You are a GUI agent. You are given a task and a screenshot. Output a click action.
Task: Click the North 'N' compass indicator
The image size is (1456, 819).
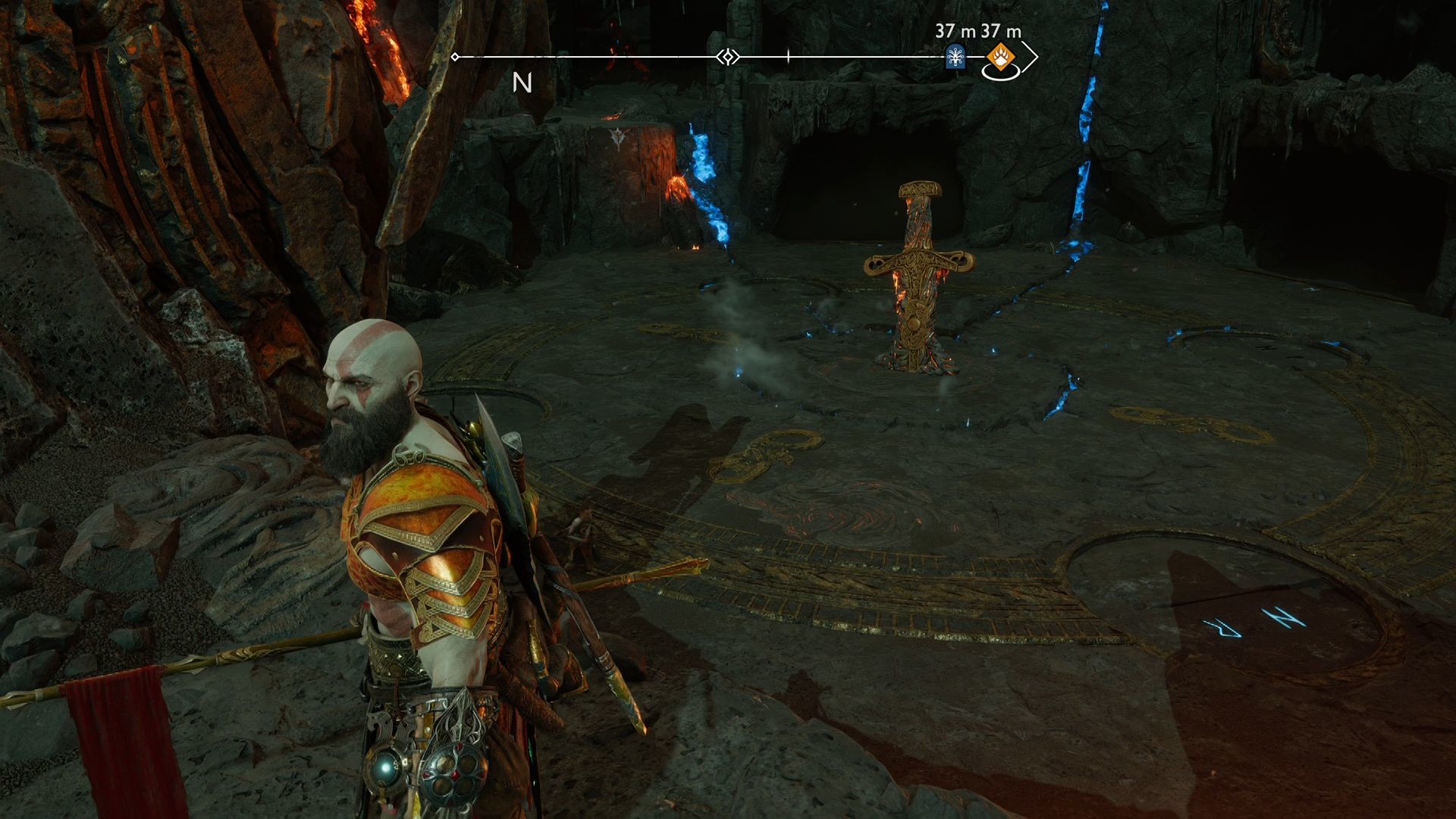pos(522,83)
